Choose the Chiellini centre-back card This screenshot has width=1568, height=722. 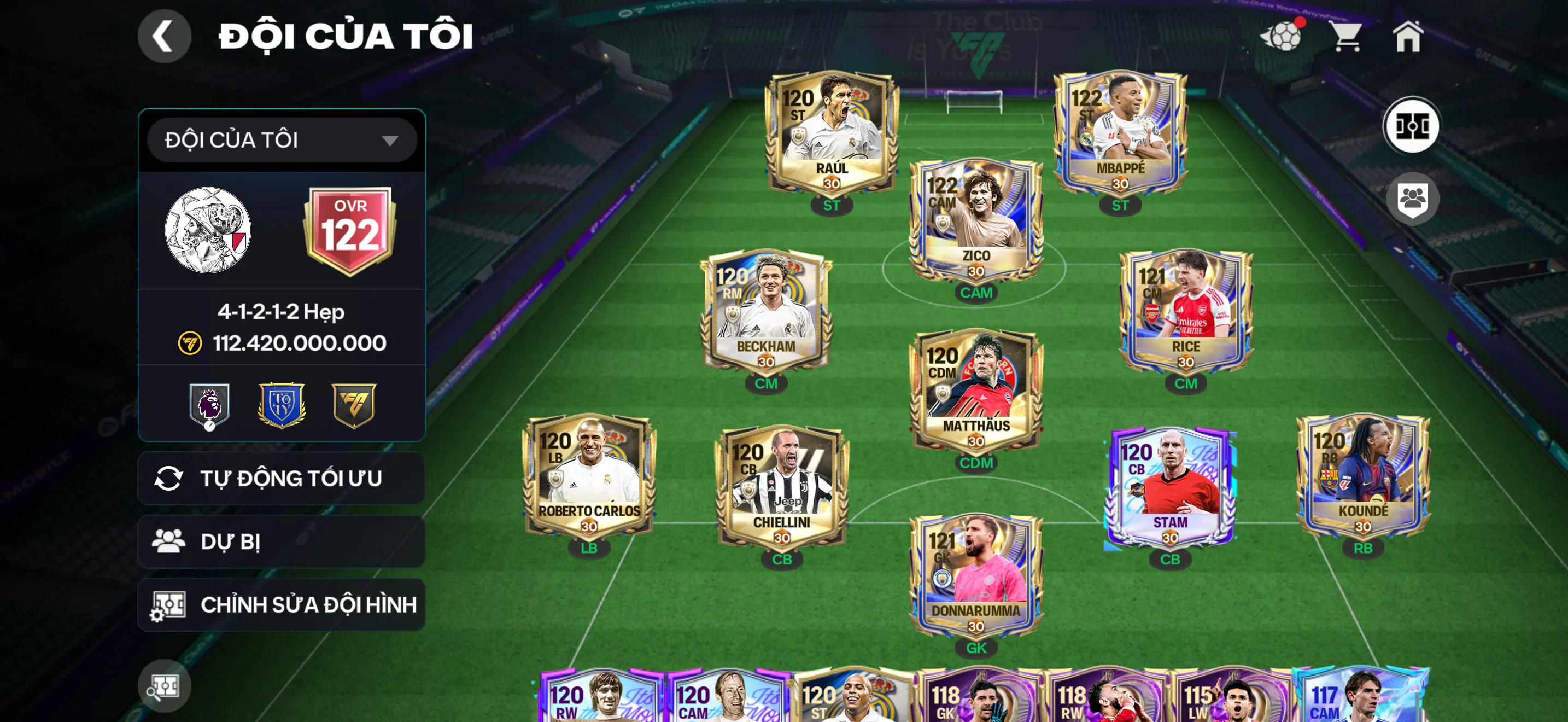coord(782,486)
